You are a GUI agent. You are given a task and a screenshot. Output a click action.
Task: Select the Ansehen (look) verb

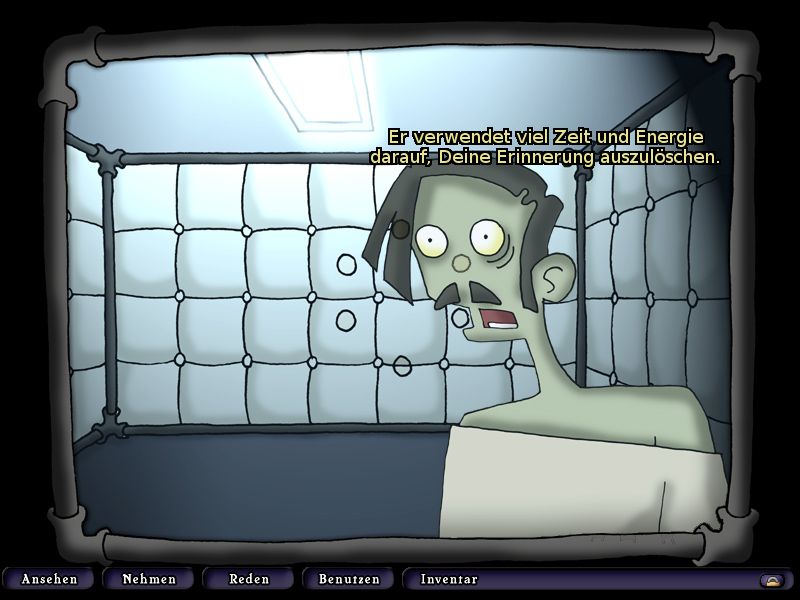49,579
